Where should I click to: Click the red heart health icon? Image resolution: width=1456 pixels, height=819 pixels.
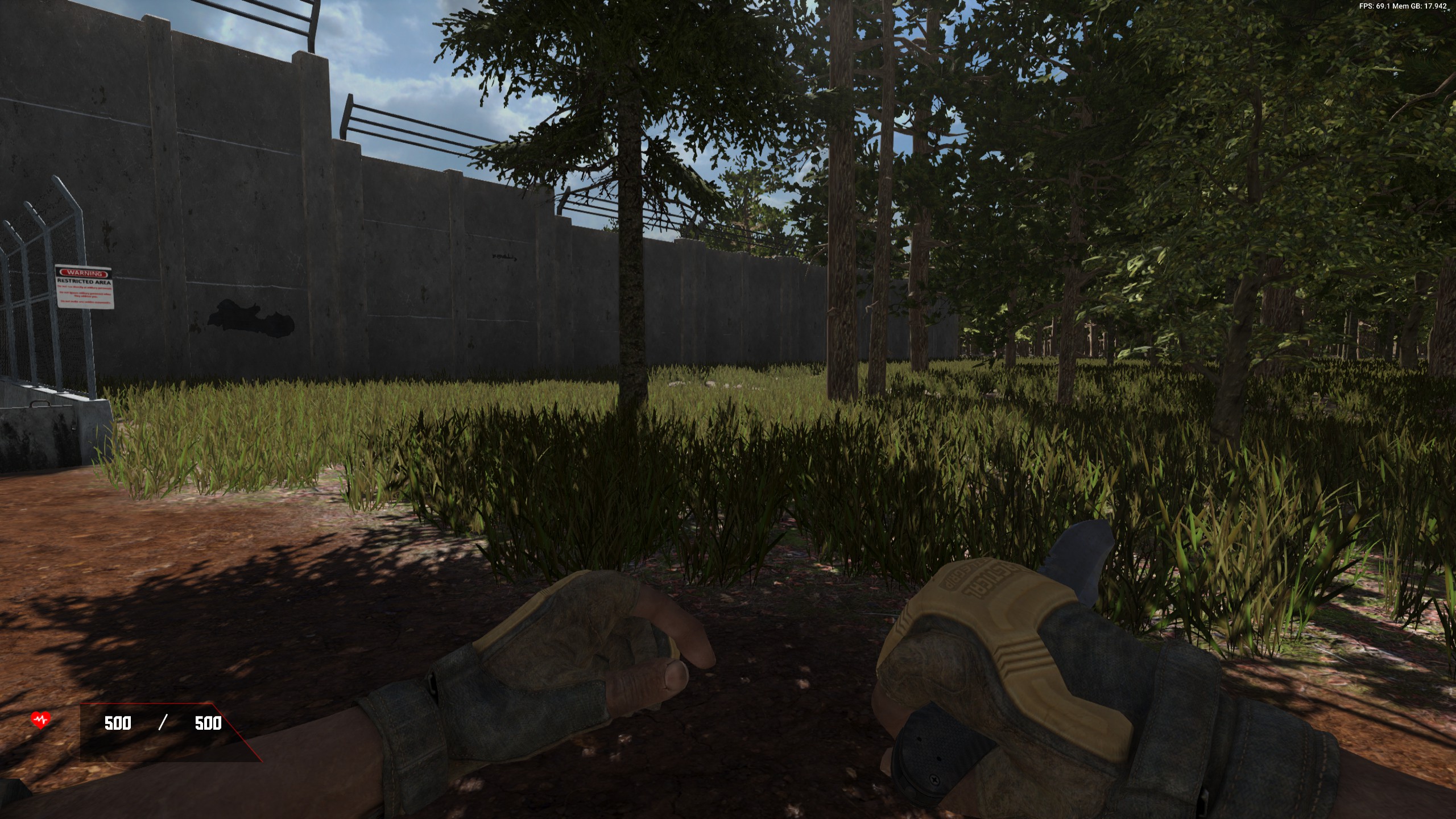(41, 721)
